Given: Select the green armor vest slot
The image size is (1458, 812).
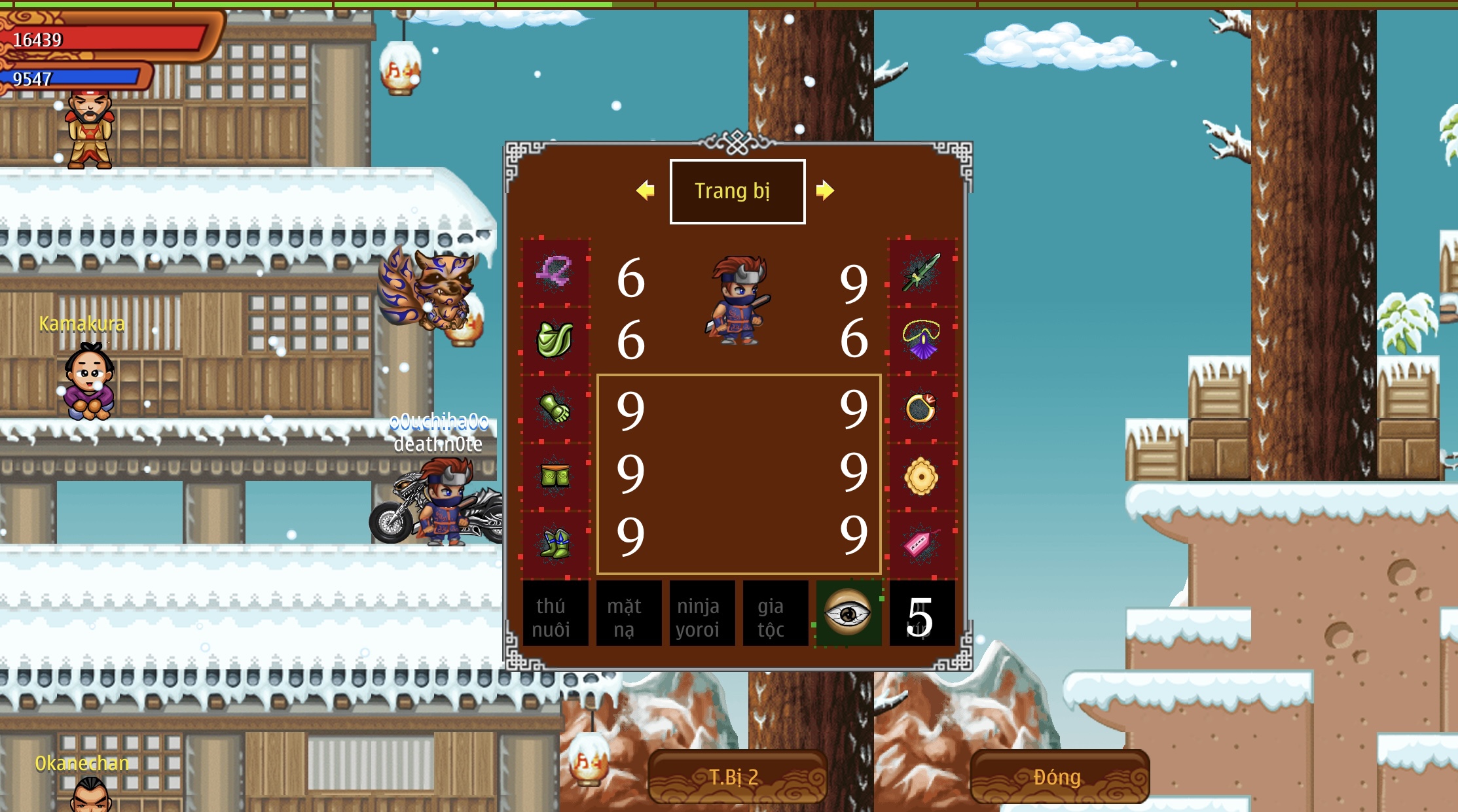Looking at the screenshot, I should click(555, 340).
